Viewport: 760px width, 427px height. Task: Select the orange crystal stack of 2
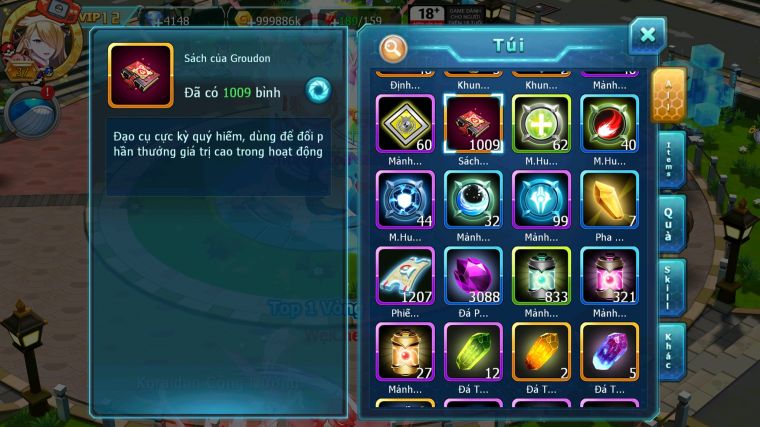[541, 351]
